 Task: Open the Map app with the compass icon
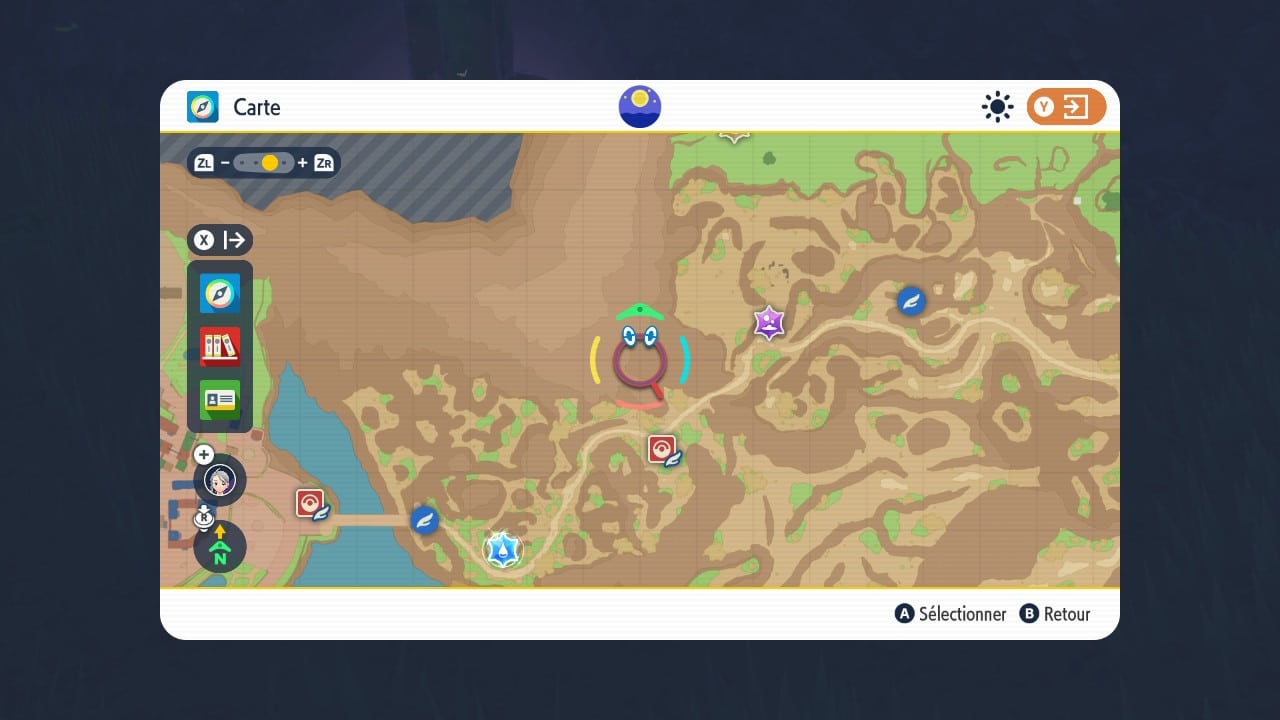pos(220,294)
